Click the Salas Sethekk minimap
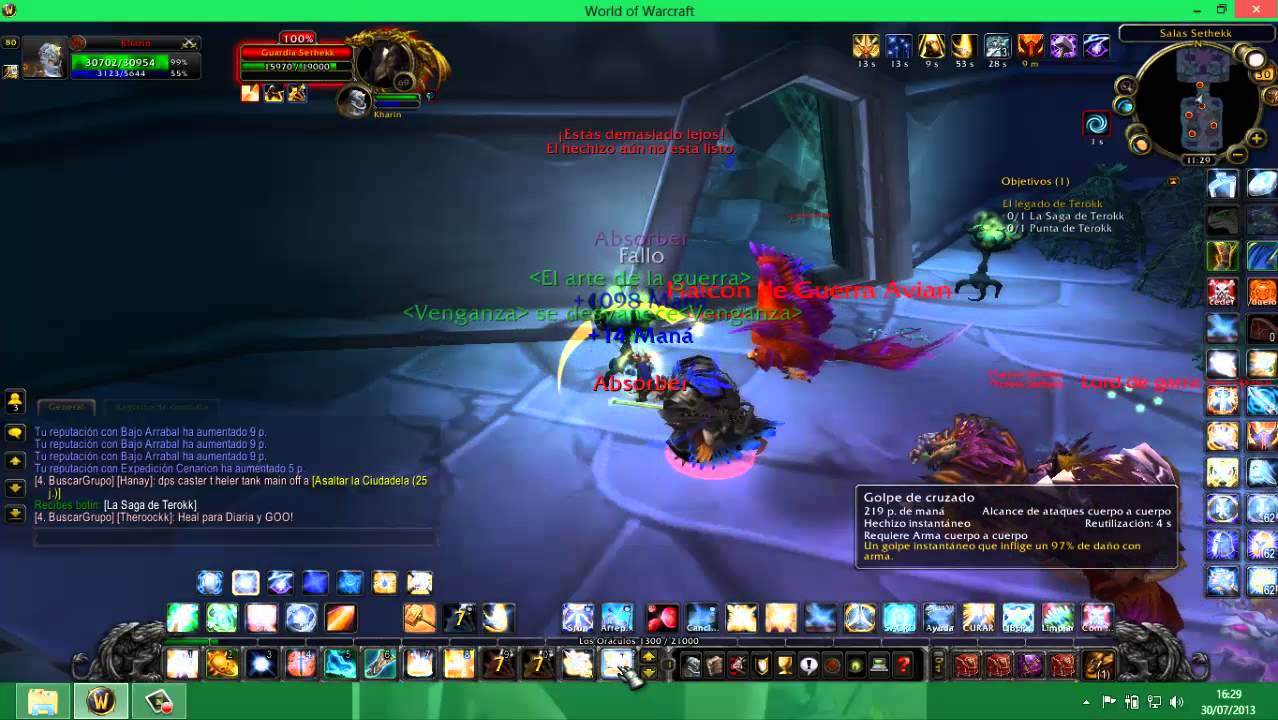Image resolution: width=1278 pixels, height=720 pixels. [1196, 100]
